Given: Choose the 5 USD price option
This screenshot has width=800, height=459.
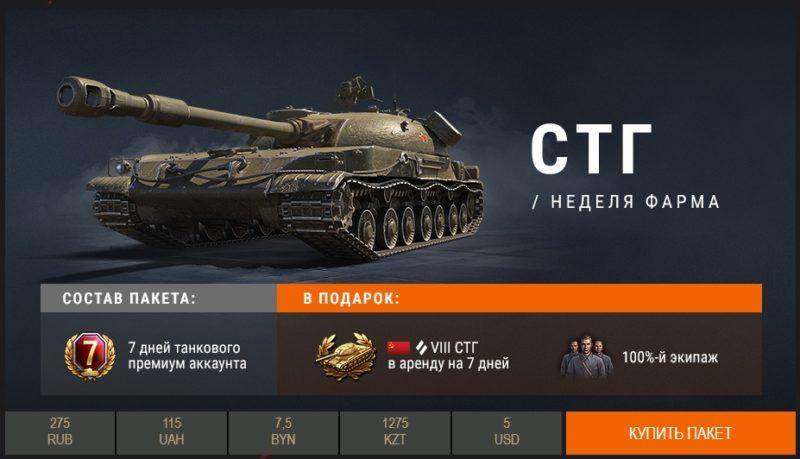Looking at the screenshot, I should (506, 433).
